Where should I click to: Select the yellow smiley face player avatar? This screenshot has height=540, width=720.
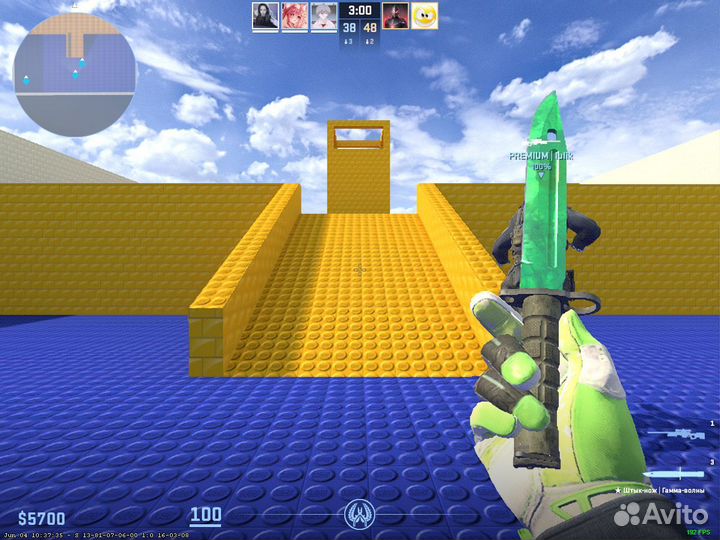pyautogui.click(x=425, y=16)
